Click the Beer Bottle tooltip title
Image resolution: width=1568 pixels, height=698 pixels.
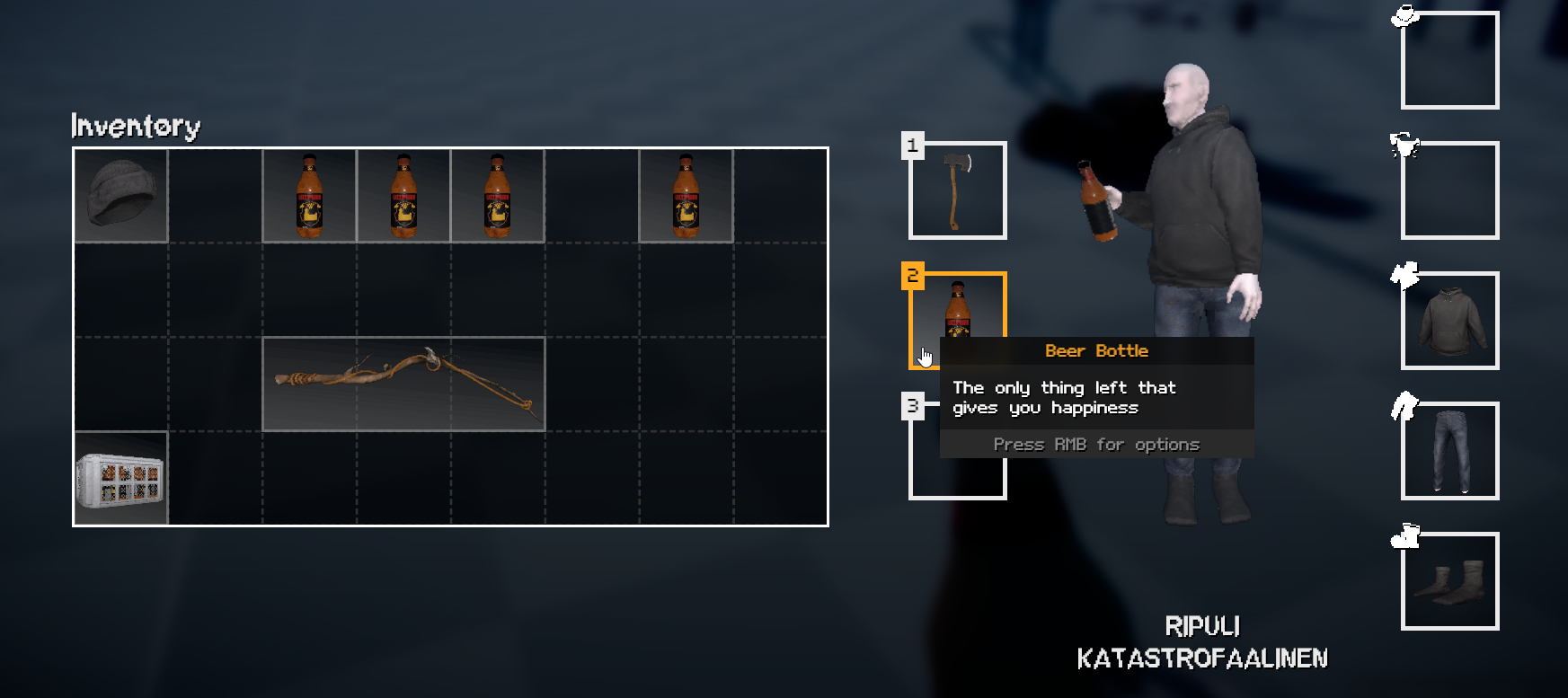(1096, 350)
